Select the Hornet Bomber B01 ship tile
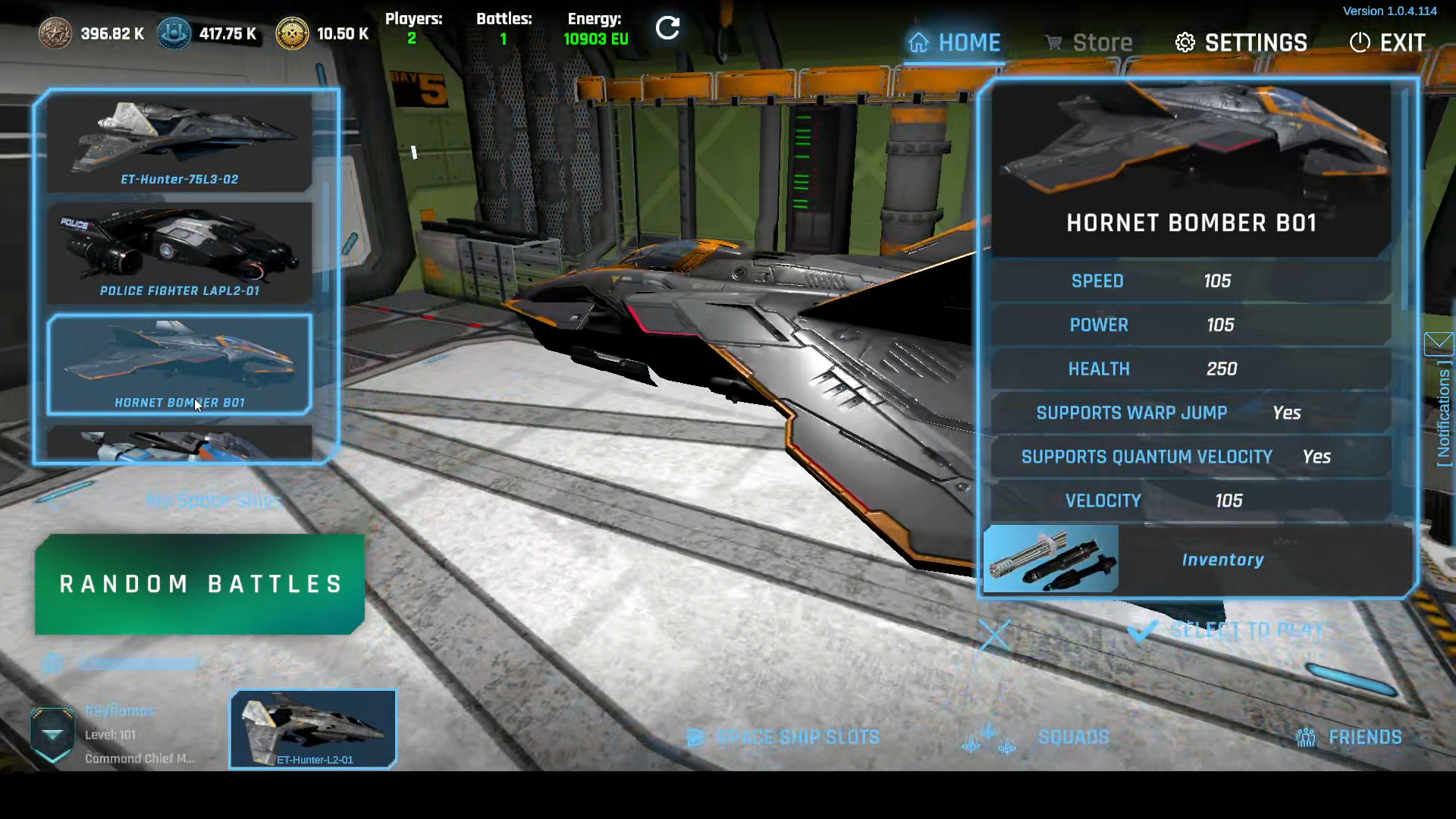This screenshot has height=819, width=1456. [x=180, y=365]
